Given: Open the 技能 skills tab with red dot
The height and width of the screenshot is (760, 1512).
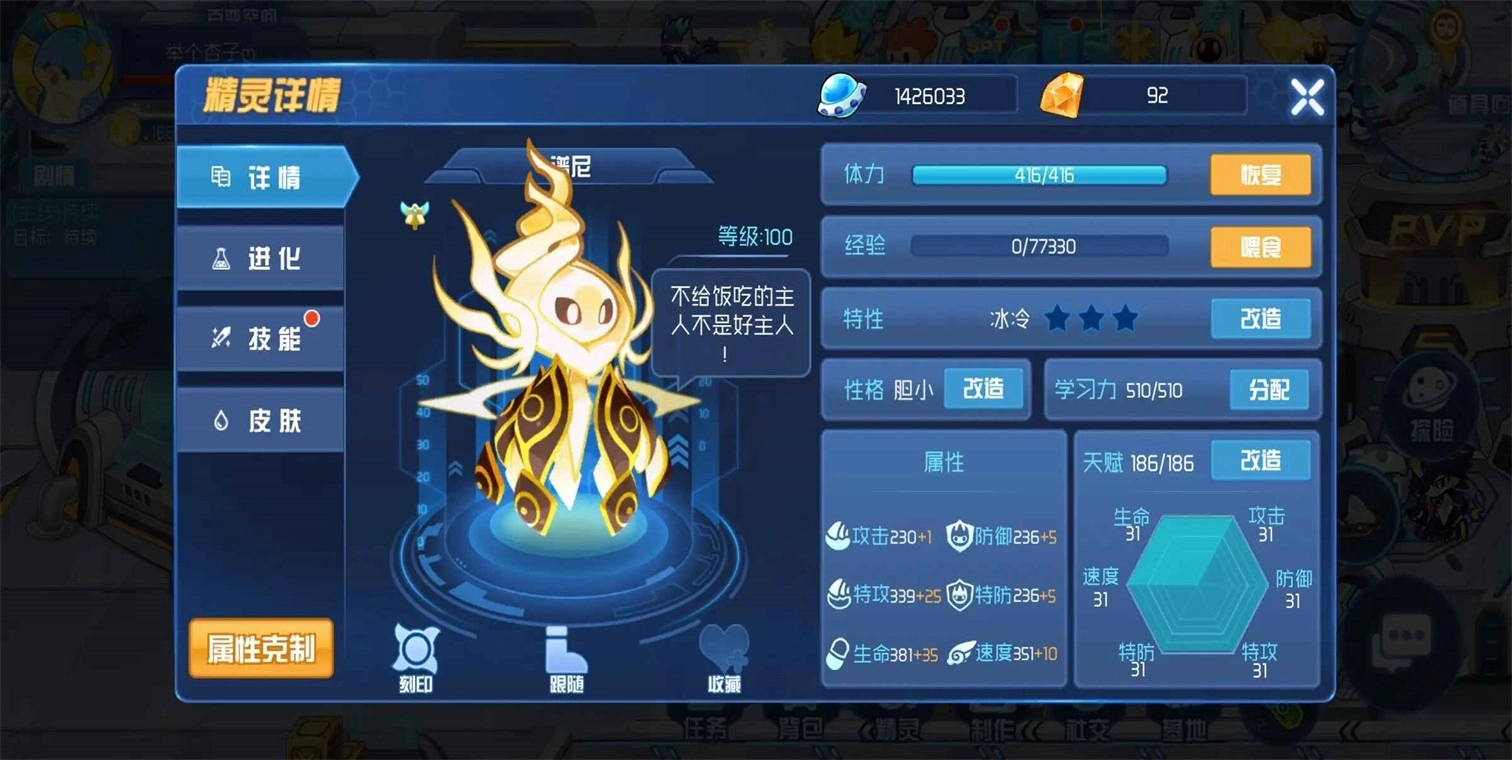Looking at the screenshot, I should click(261, 338).
